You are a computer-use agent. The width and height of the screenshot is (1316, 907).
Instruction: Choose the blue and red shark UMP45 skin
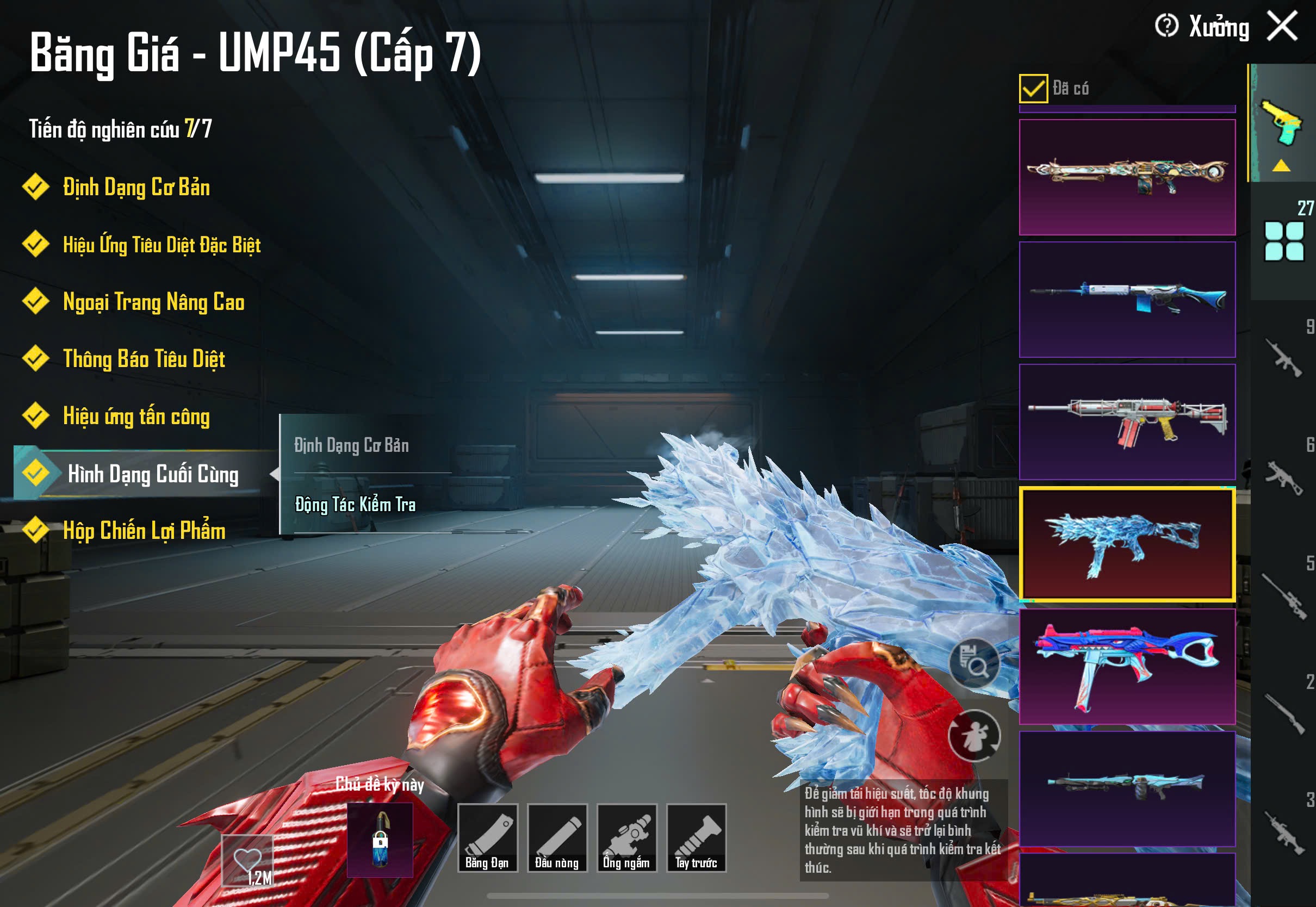coord(1127,666)
